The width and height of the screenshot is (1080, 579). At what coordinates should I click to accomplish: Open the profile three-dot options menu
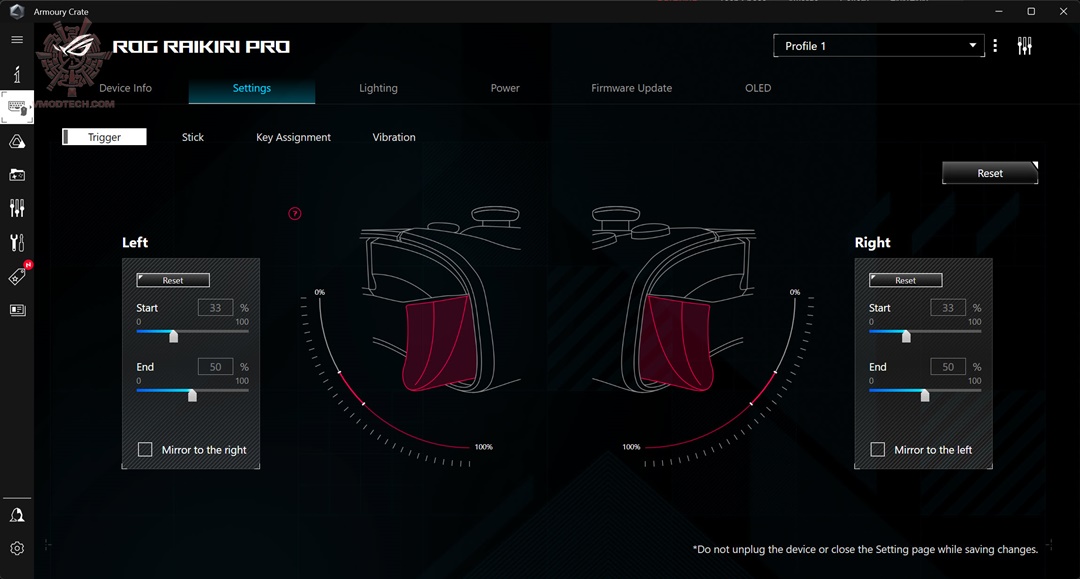click(995, 46)
